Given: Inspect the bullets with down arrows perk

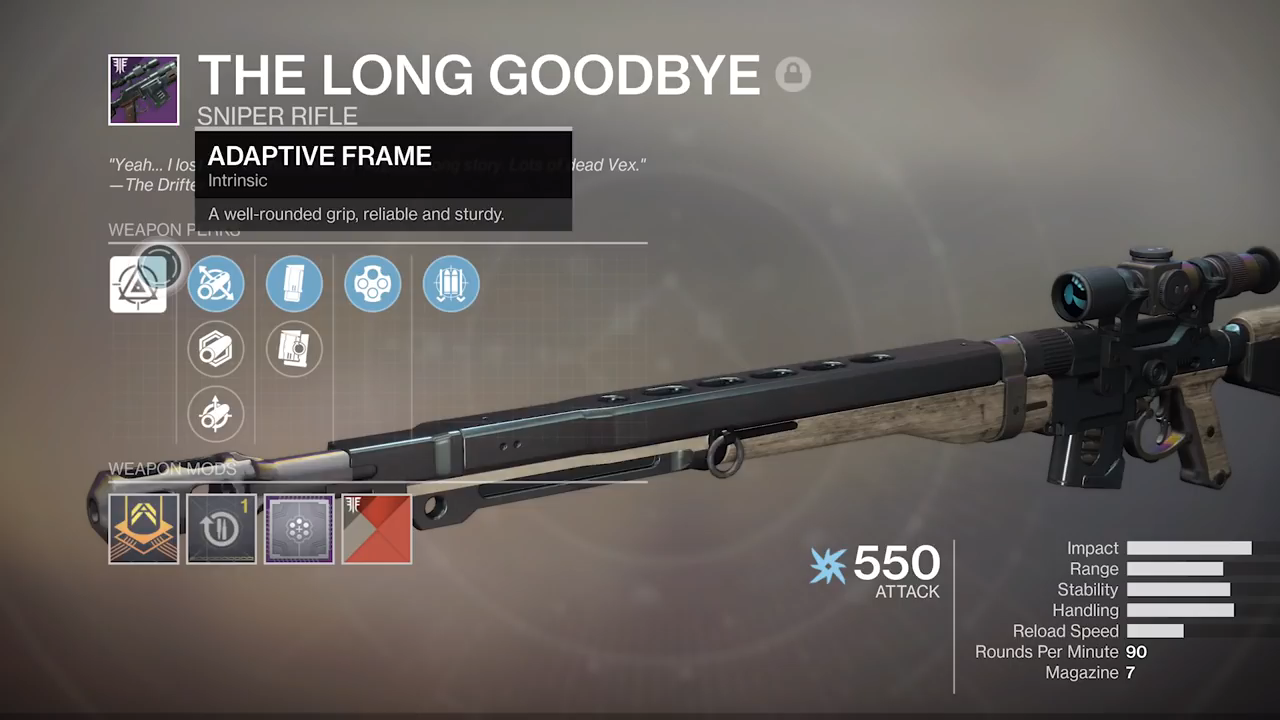Looking at the screenshot, I should tap(451, 284).
